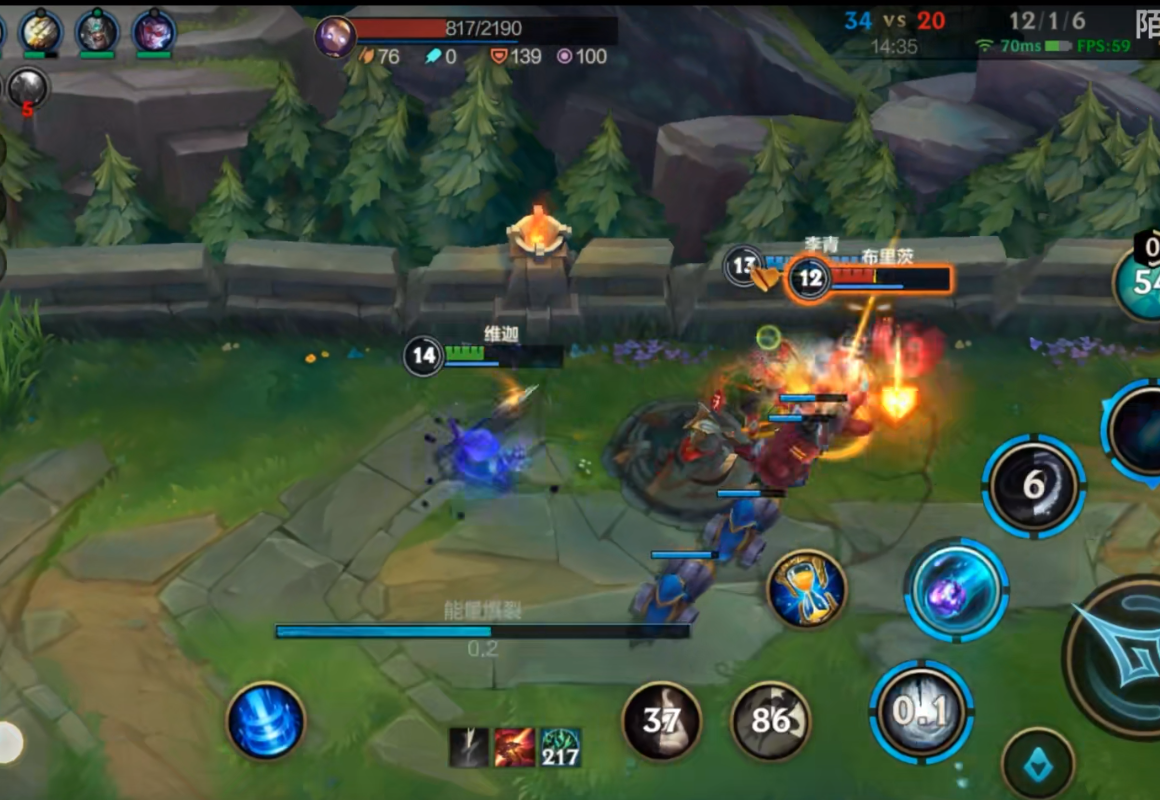Trigger the ability with 0.1 cooldown
This screenshot has height=800, width=1160.
pos(921,711)
